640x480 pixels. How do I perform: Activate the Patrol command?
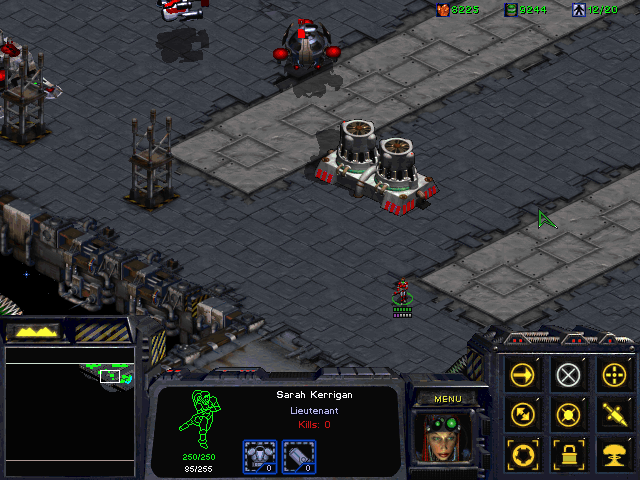524,412
